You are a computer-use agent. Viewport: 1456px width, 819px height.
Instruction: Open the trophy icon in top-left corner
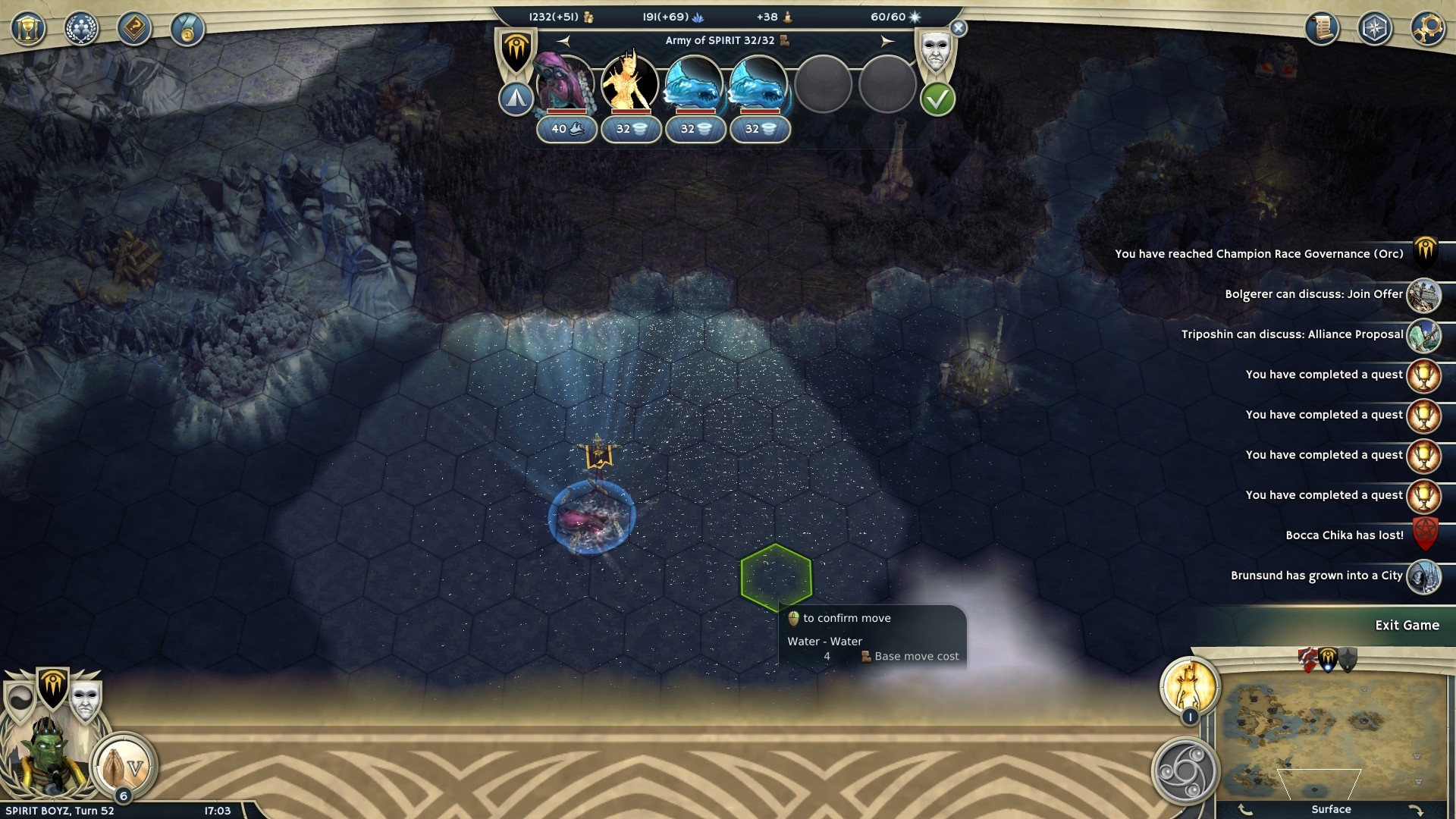click(28, 30)
